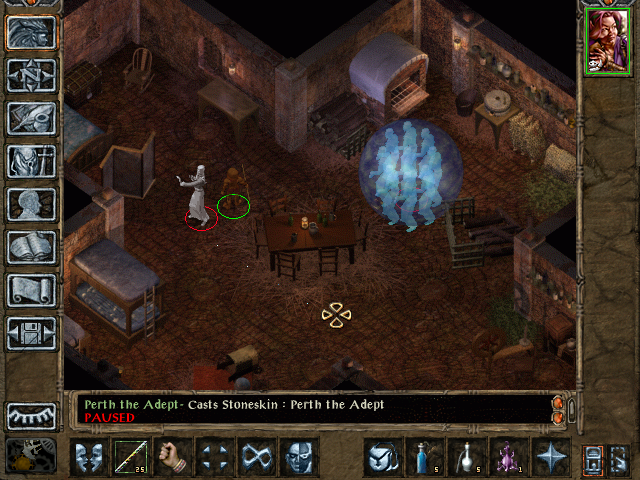Use the purple potion quick item
Screen dimensions: 640x480
[509, 457]
